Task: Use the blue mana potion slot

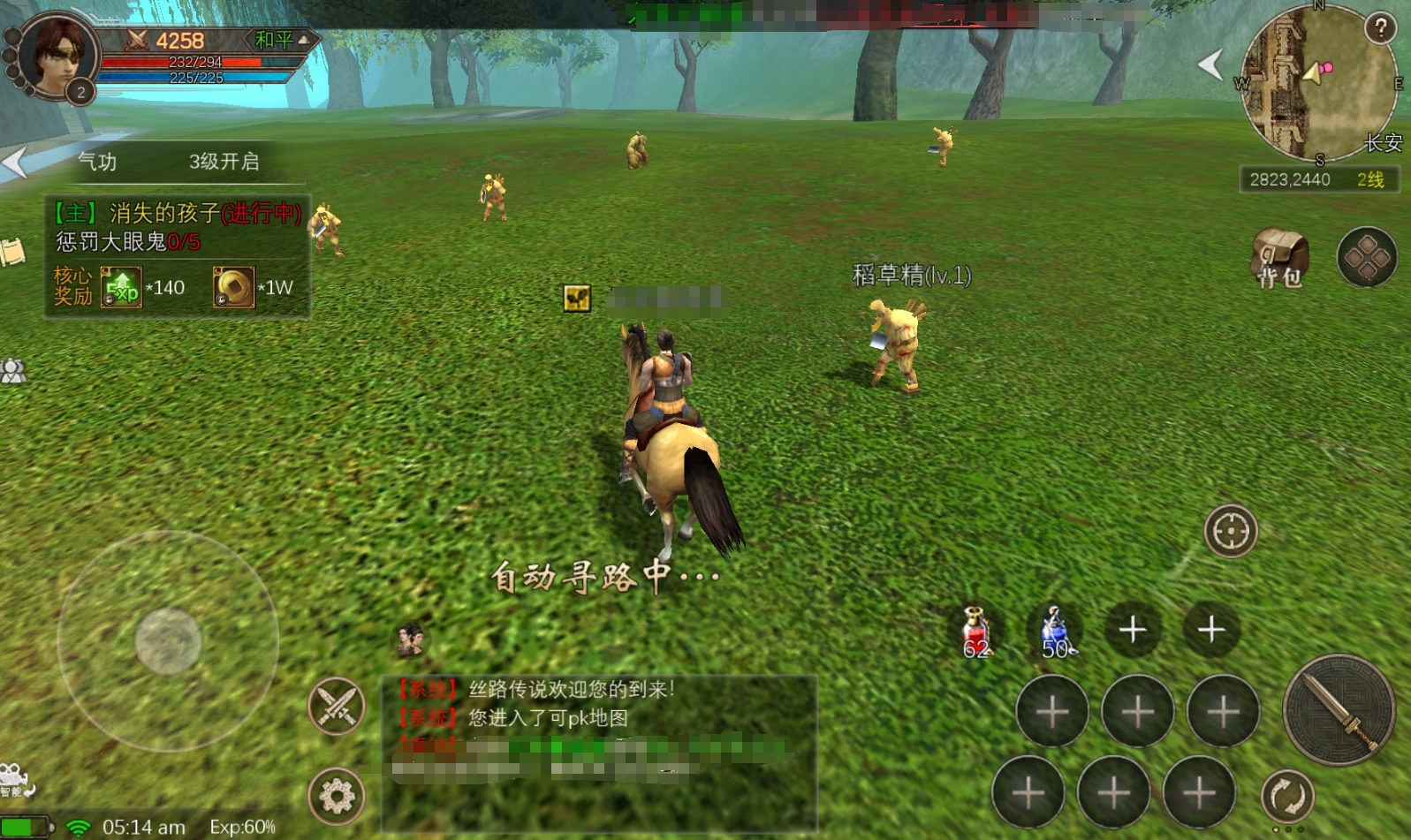Action: (1055, 632)
